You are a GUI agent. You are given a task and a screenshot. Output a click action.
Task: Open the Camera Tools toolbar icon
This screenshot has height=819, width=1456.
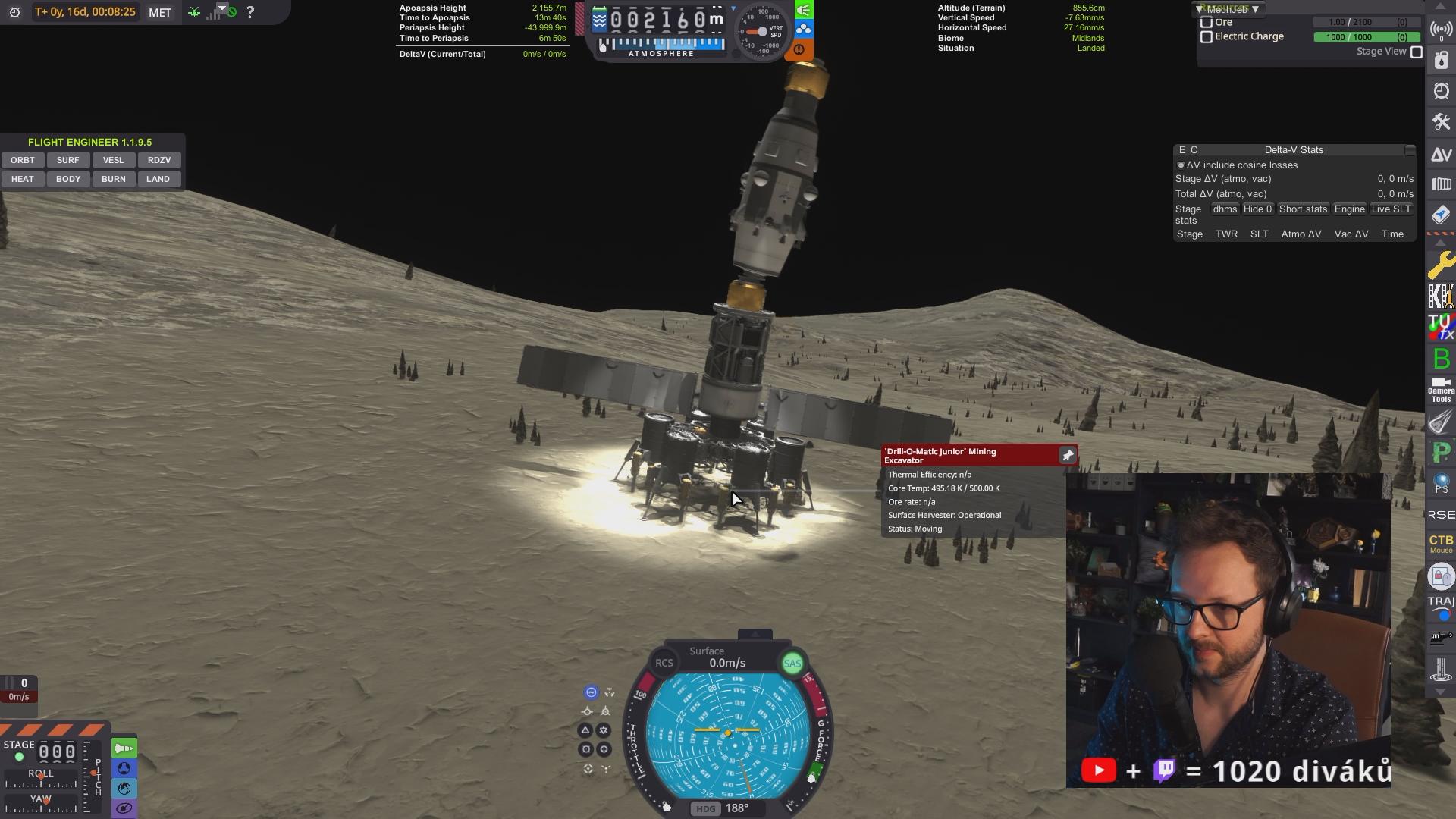tap(1441, 390)
